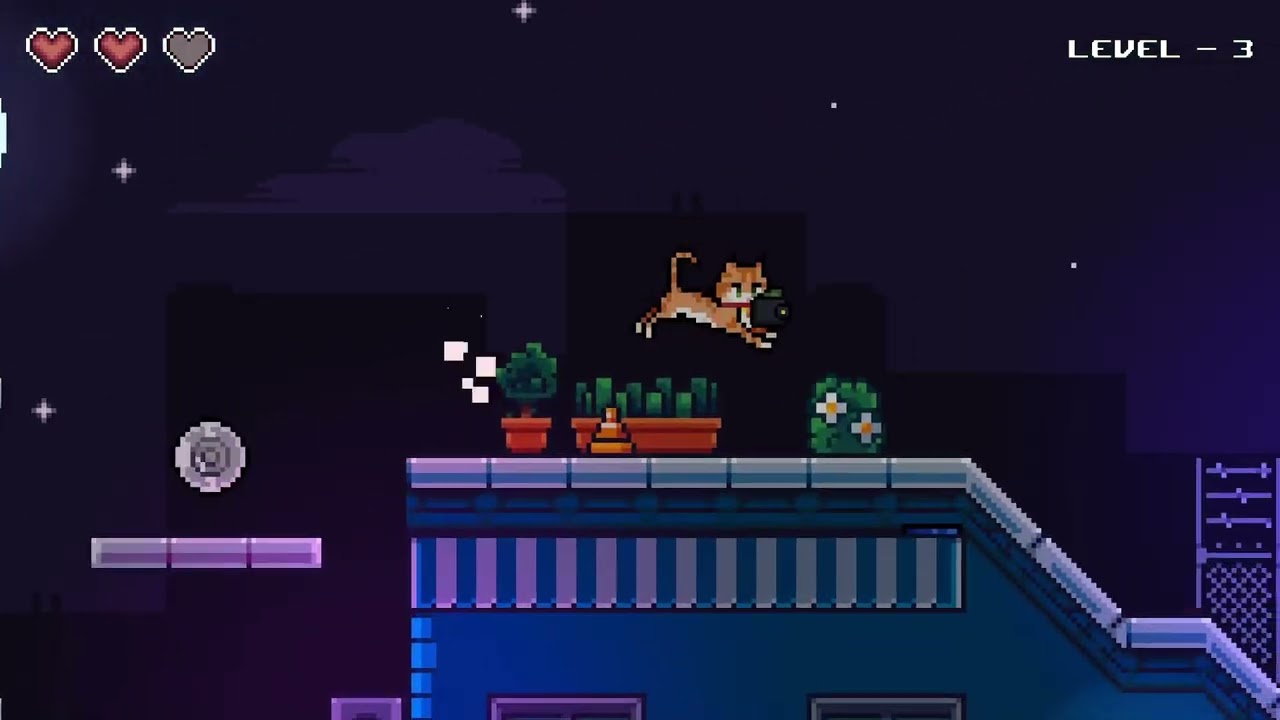Click the small blue window panel on the ledge
Image resolution: width=1280 pixels, height=720 pixels.
[x=930, y=533]
